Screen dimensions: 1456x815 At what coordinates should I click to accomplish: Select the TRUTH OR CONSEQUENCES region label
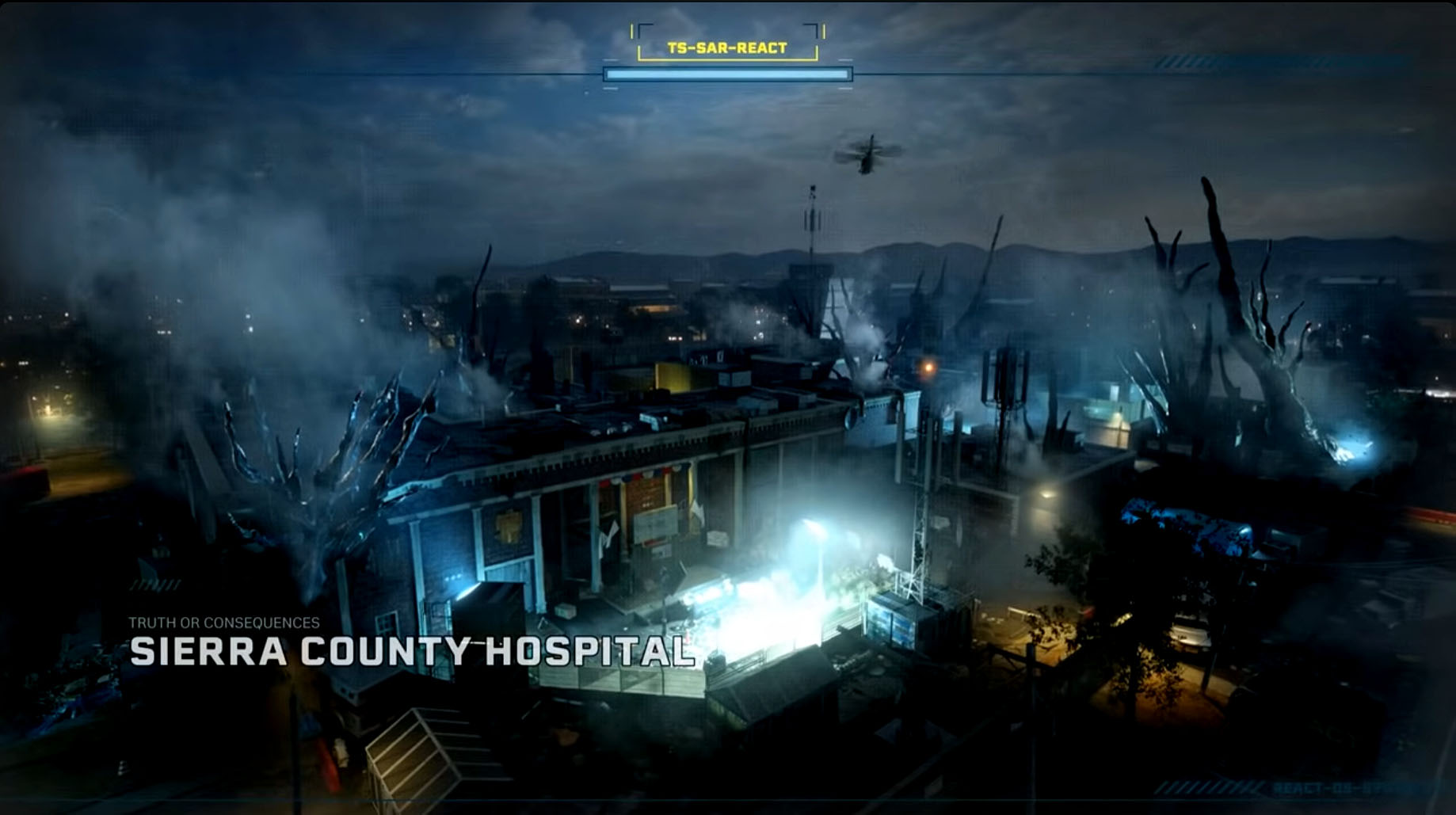227,623
